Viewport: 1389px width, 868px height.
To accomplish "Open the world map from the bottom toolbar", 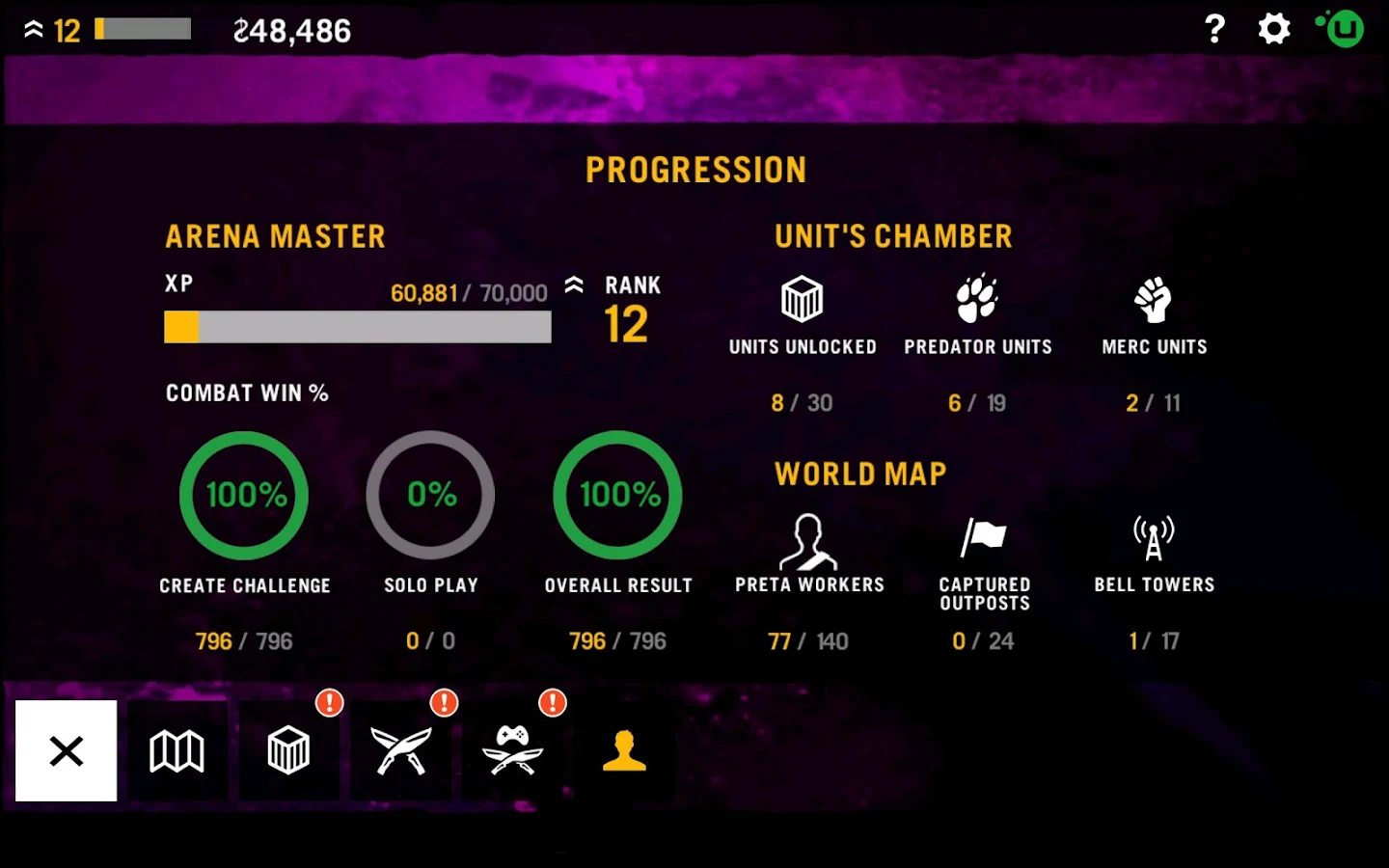I will [177, 752].
